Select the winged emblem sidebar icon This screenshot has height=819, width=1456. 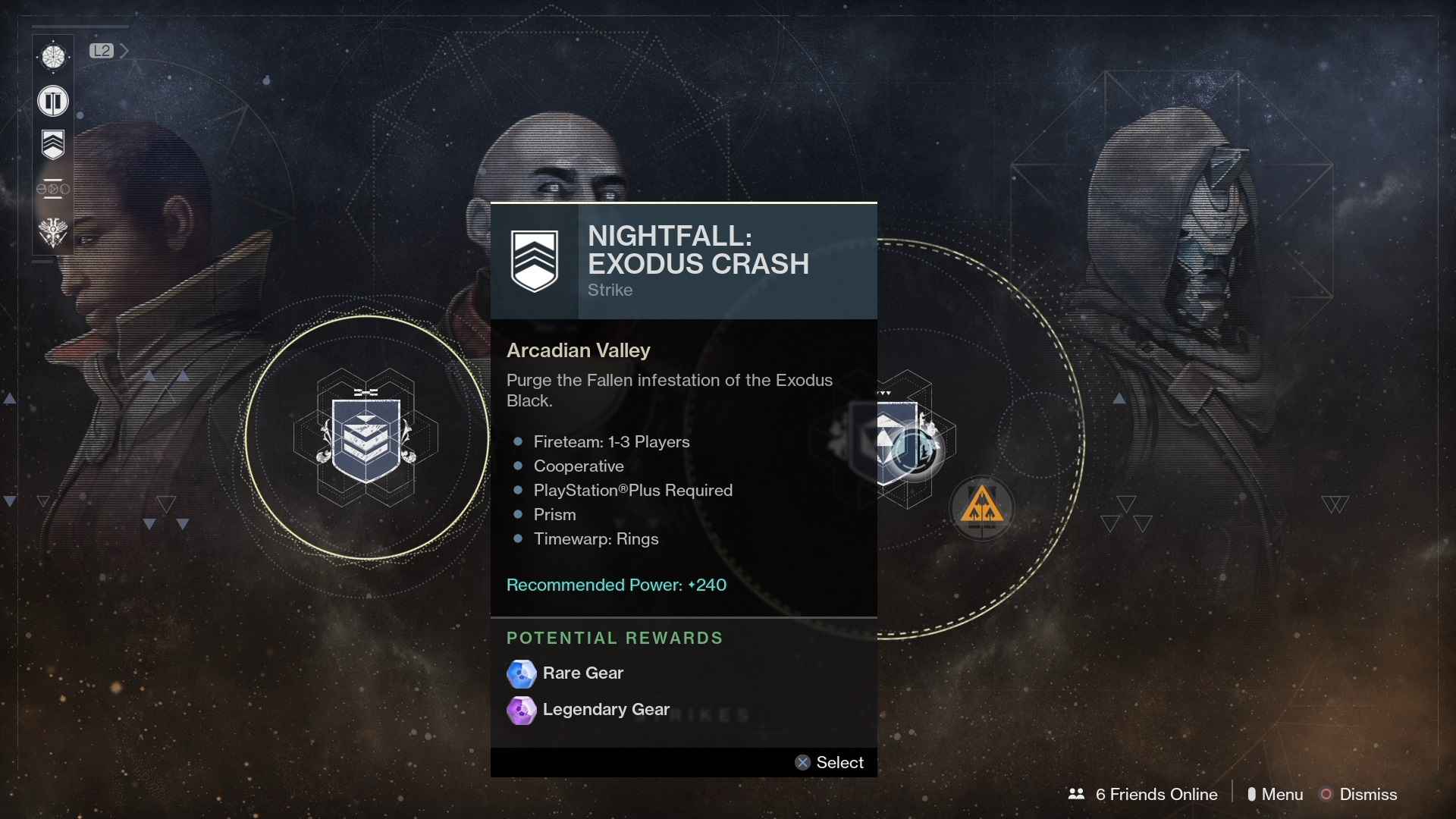[x=53, y=232]
